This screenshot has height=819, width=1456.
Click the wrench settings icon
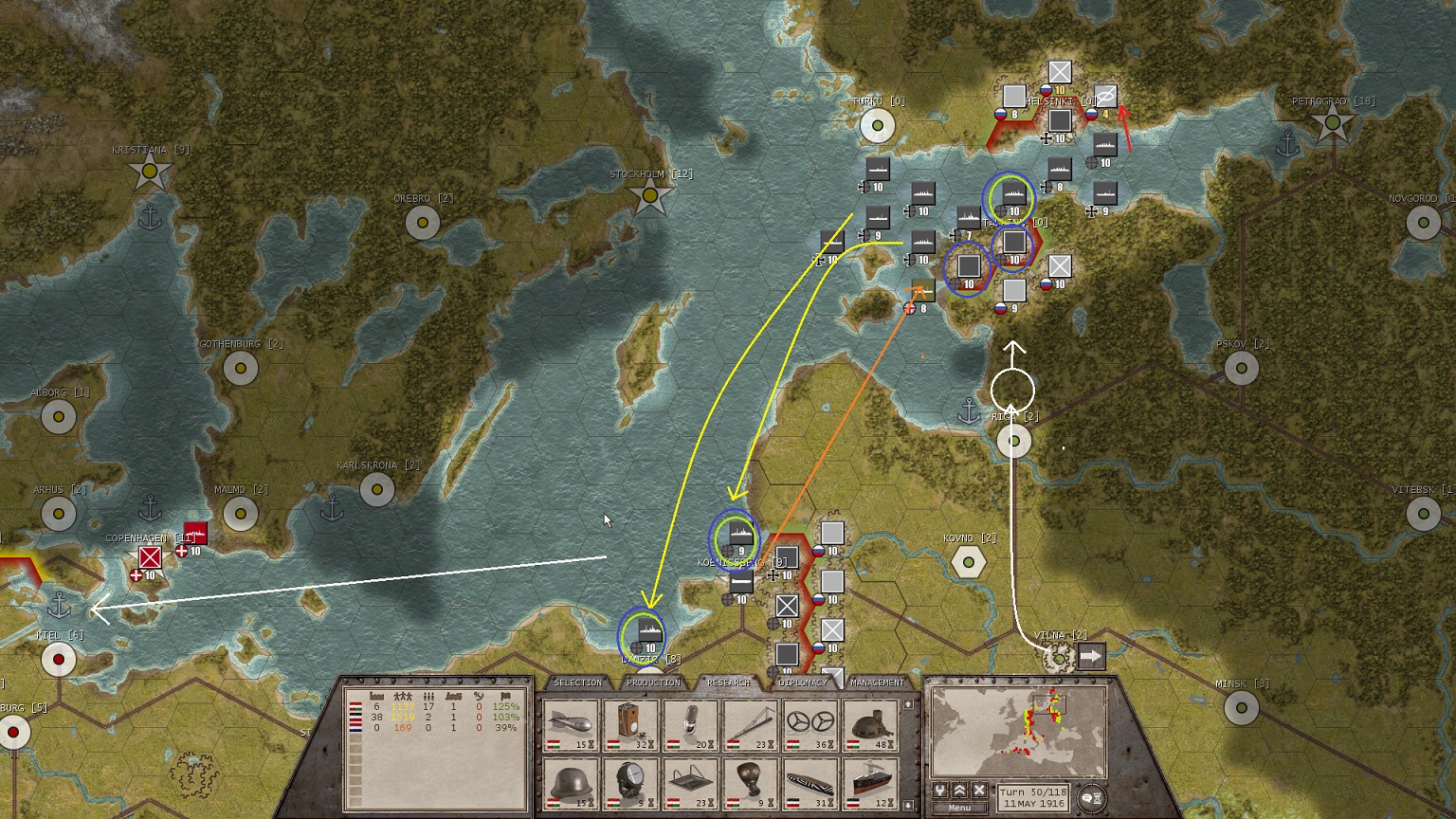click(x=940, y=790)
